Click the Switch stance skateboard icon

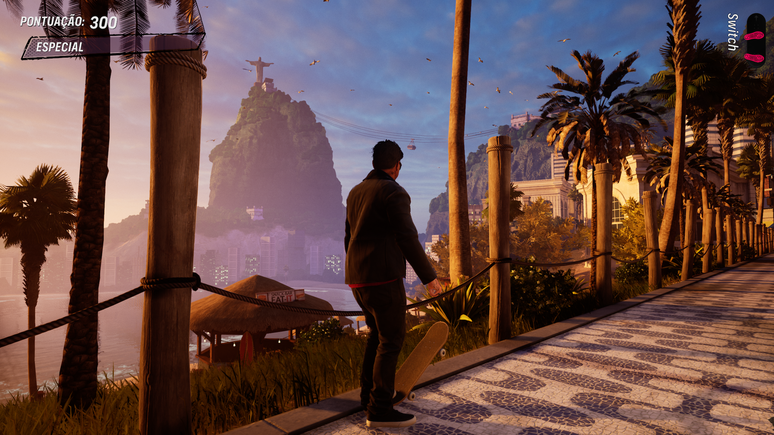click(x=754, y=37)
